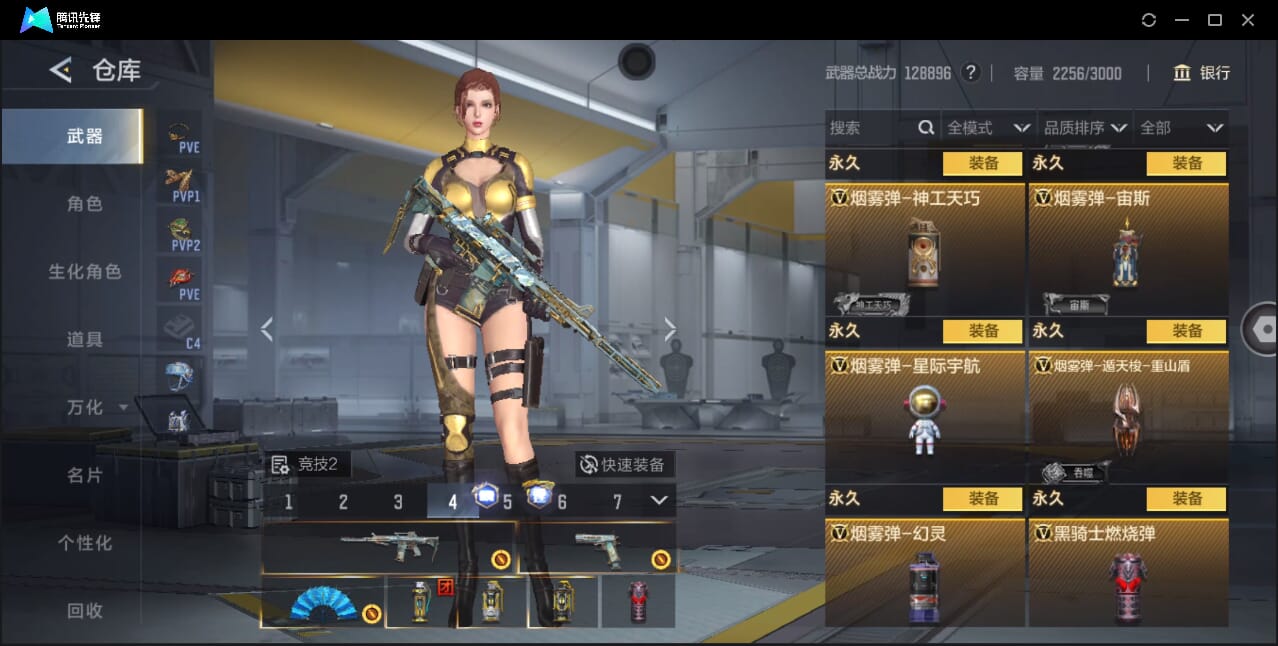
Task: Equip the 烟雾弹-神工天巧 smoke grenade
Action: coord(982,163)
